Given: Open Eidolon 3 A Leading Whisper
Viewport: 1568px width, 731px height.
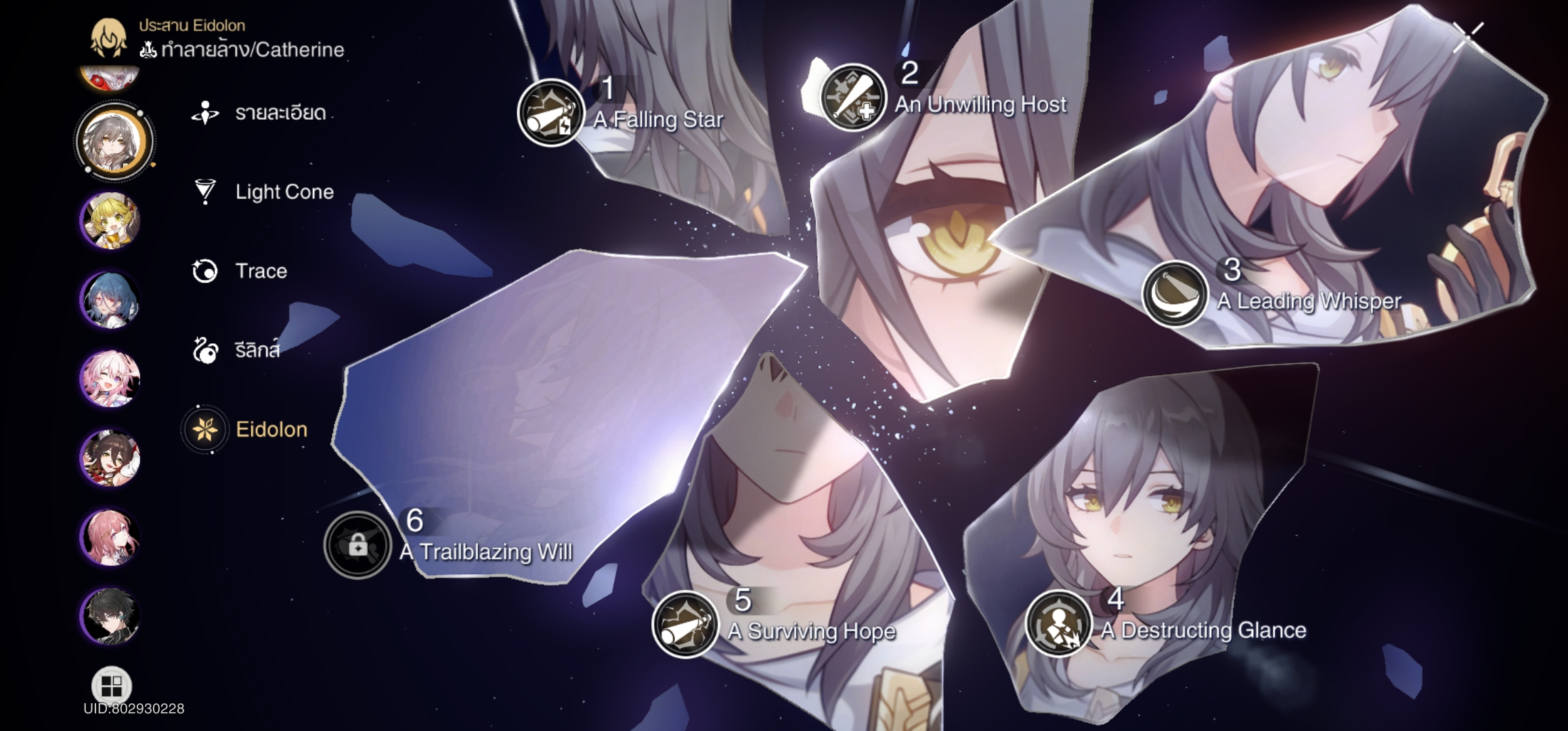Looking at the screenshot, I should point(1175,294).
